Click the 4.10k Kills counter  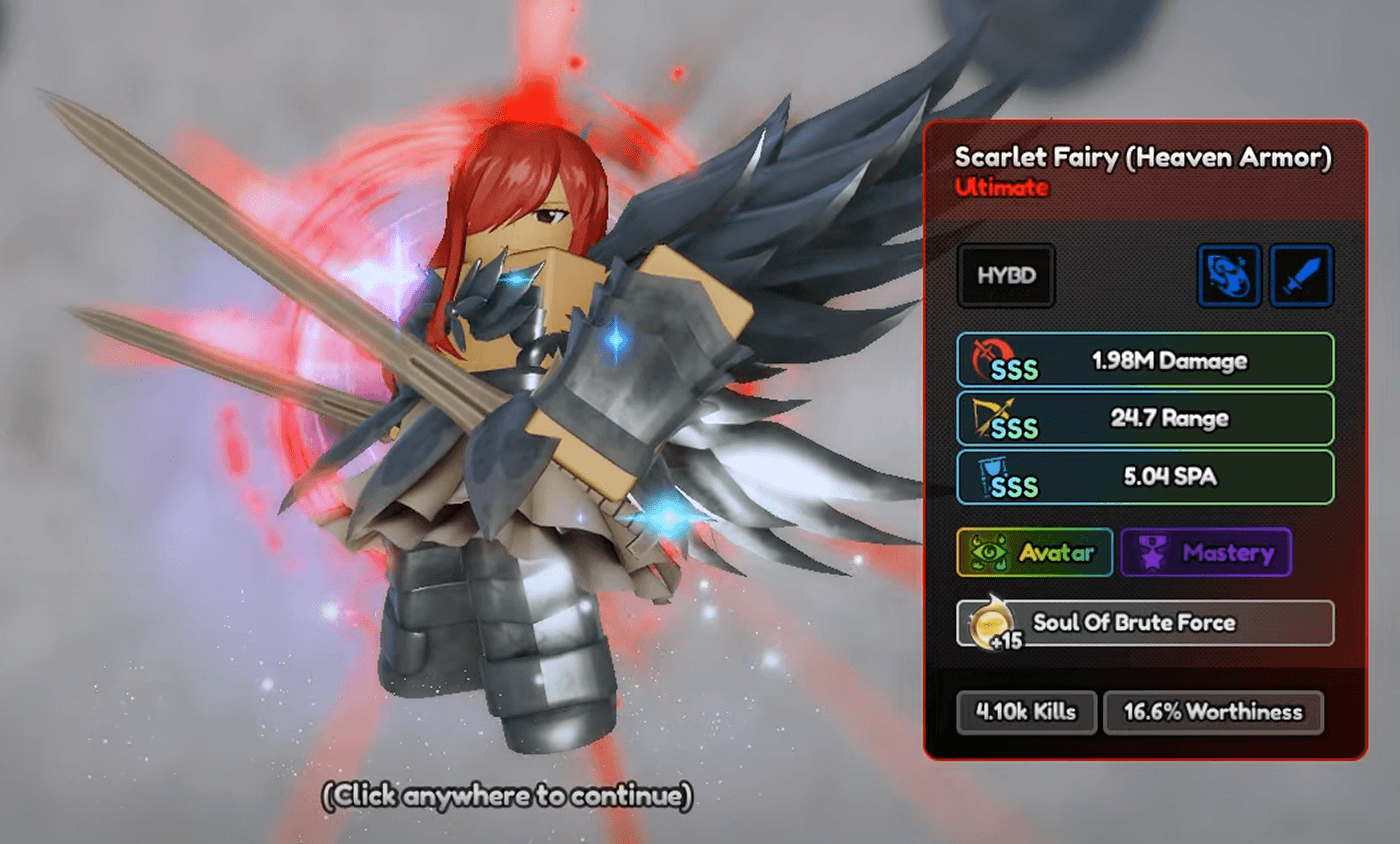pos(1025,713)
